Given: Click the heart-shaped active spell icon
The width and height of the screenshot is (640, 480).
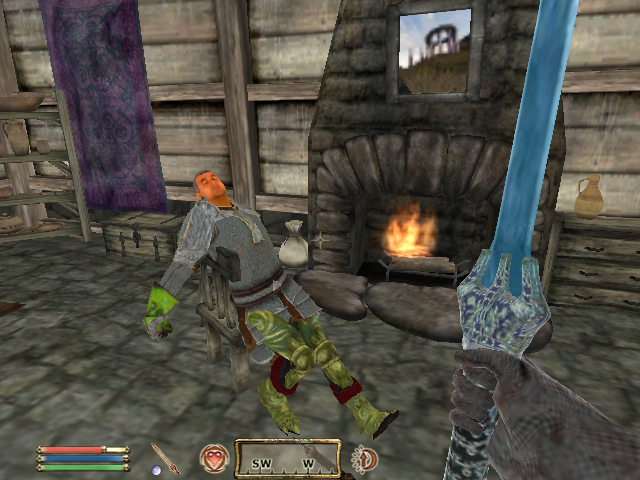Looking at the screenshot, I should pos(213,458).
